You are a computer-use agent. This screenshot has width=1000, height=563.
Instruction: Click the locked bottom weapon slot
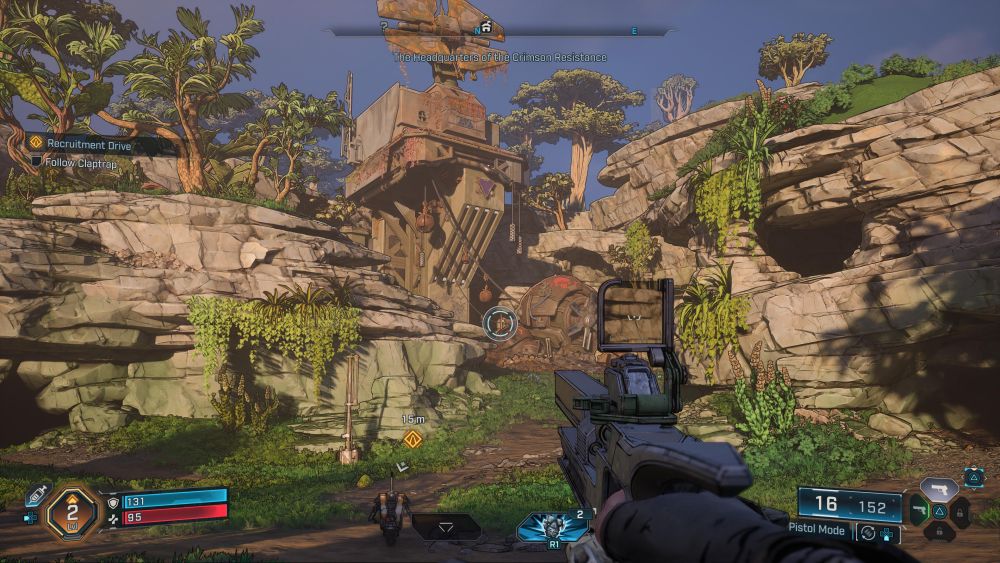938,533
